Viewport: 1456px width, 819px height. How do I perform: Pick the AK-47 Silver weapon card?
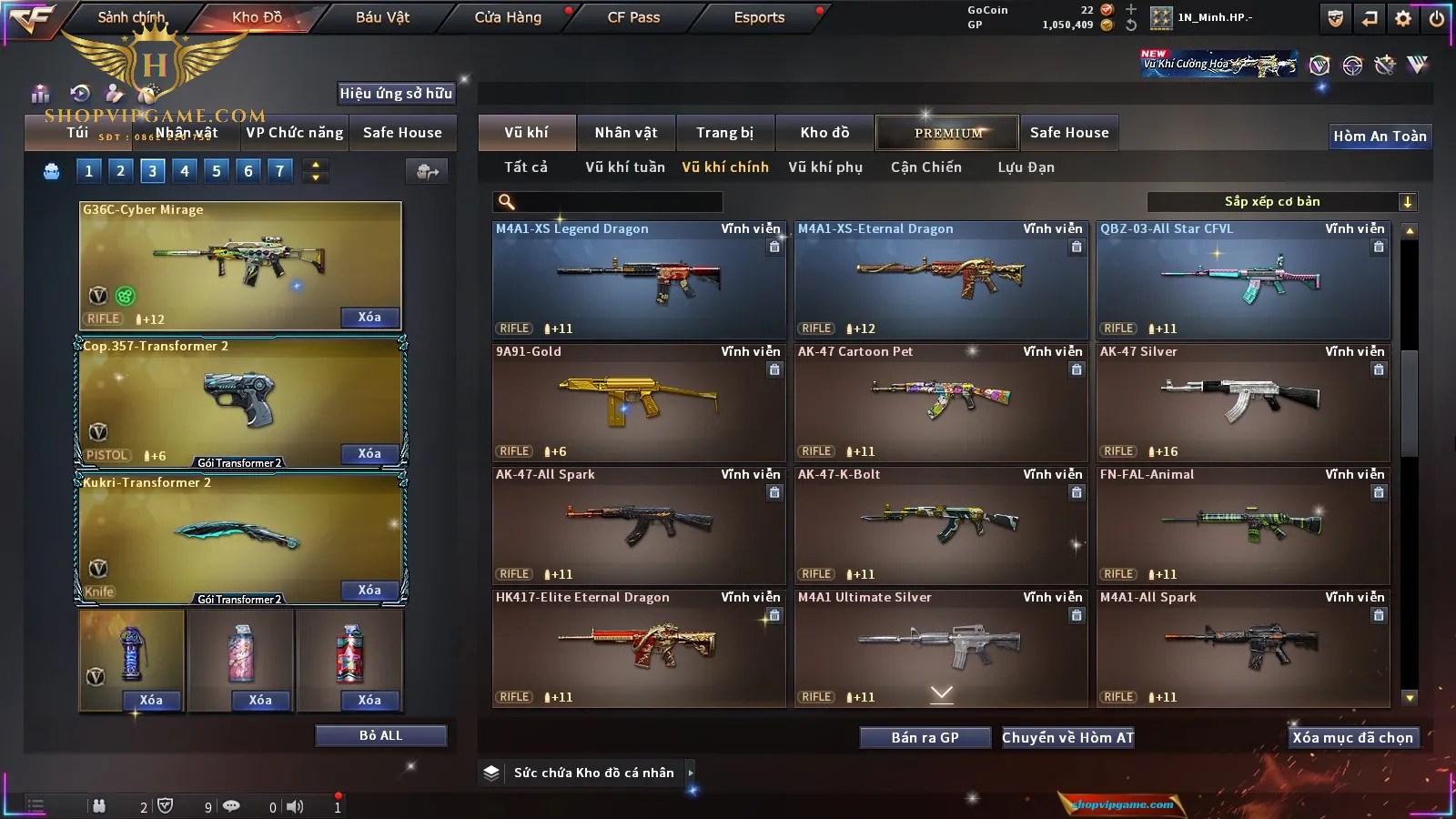[x=1242, y=402]
